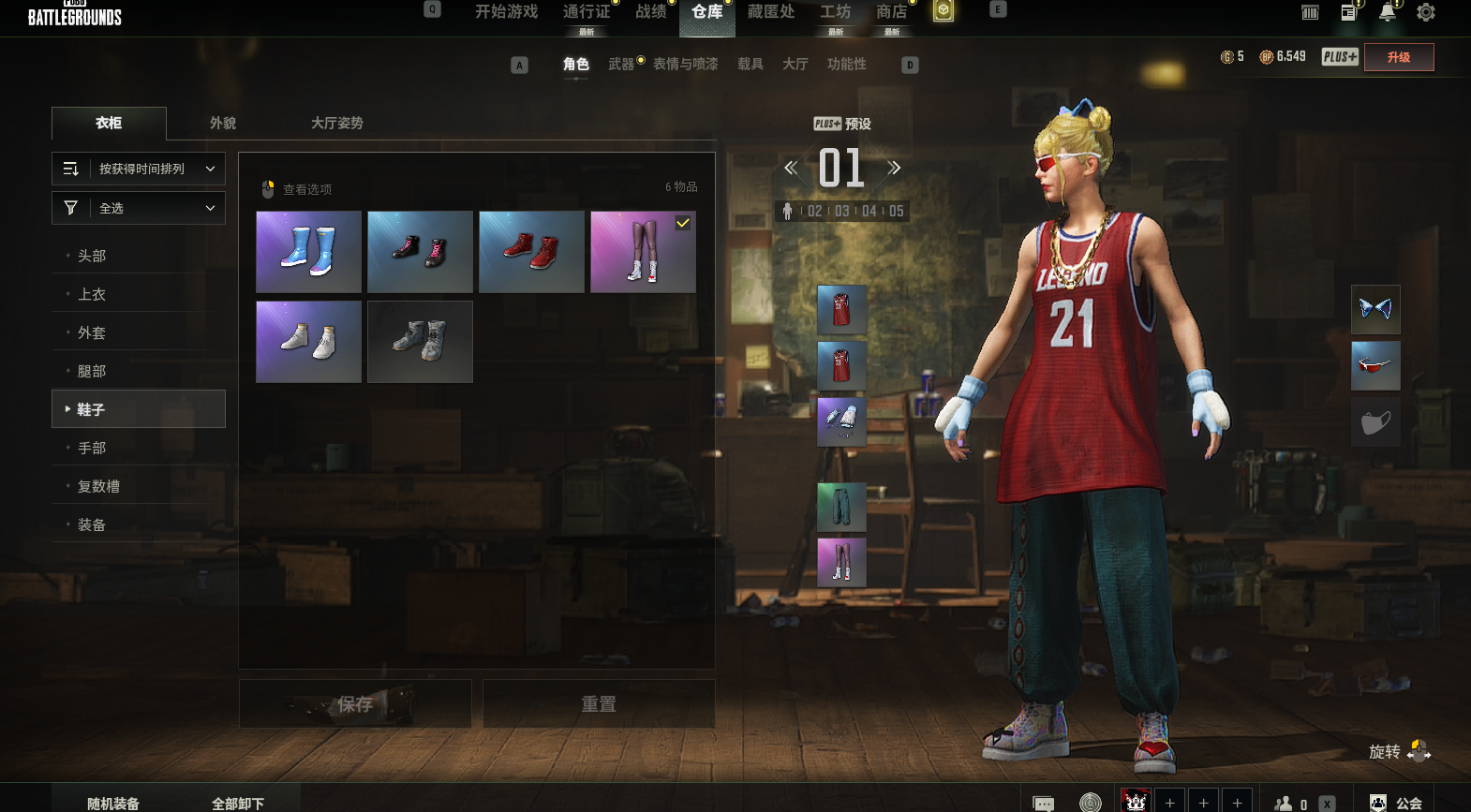Switch to the 外貌 (Appearance) tab
The height and width of the screenshot is (812, 1471).
coord(223,123)
